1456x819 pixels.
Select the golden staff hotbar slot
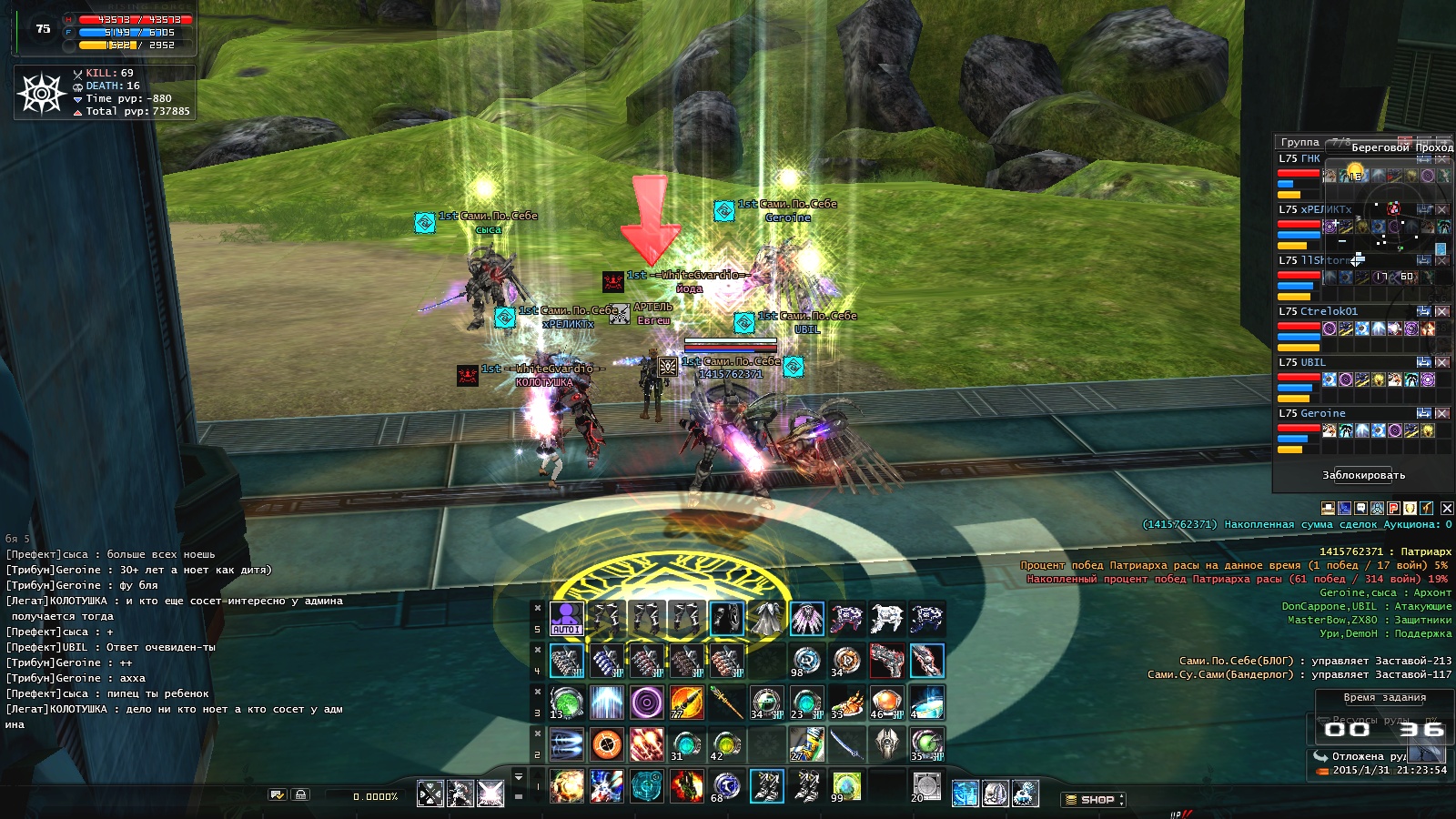coord(726,703)
